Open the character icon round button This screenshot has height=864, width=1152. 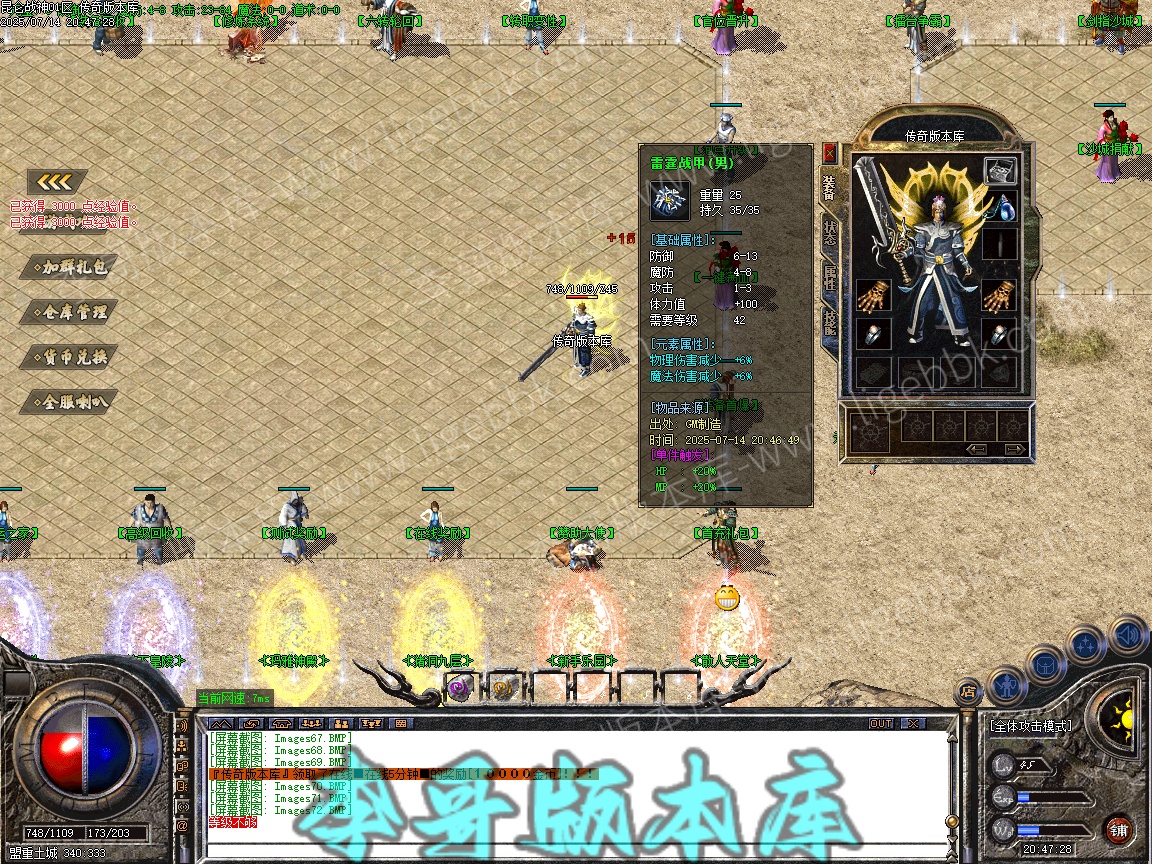click(1006, 688)
